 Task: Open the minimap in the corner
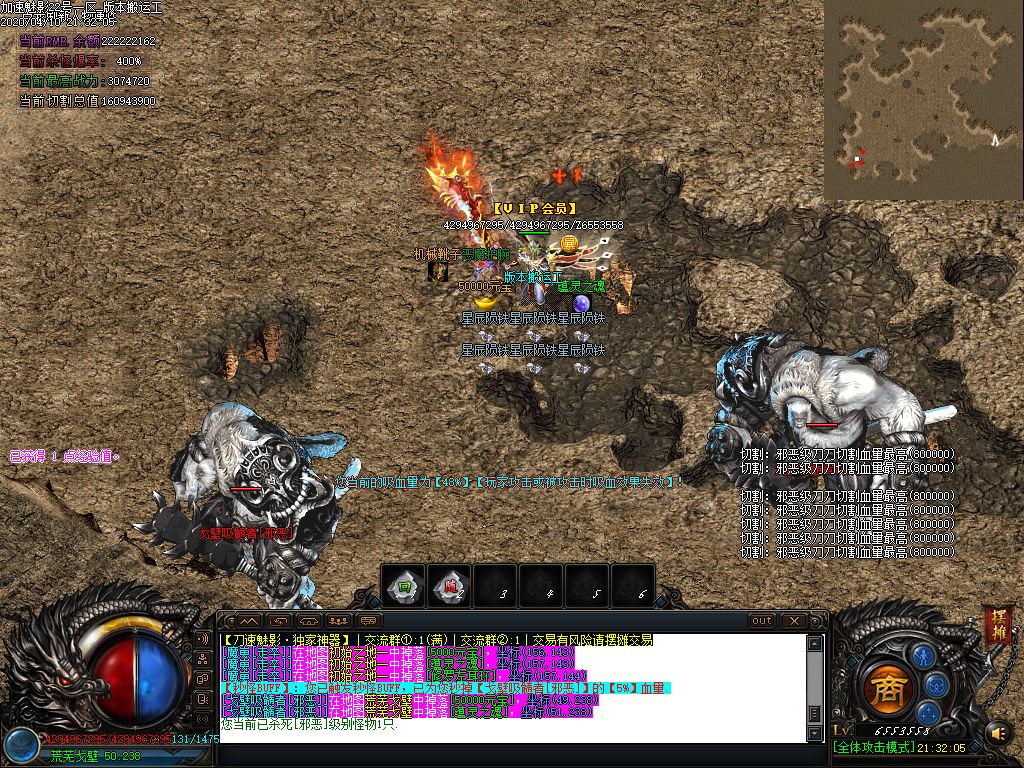point(922,99)
